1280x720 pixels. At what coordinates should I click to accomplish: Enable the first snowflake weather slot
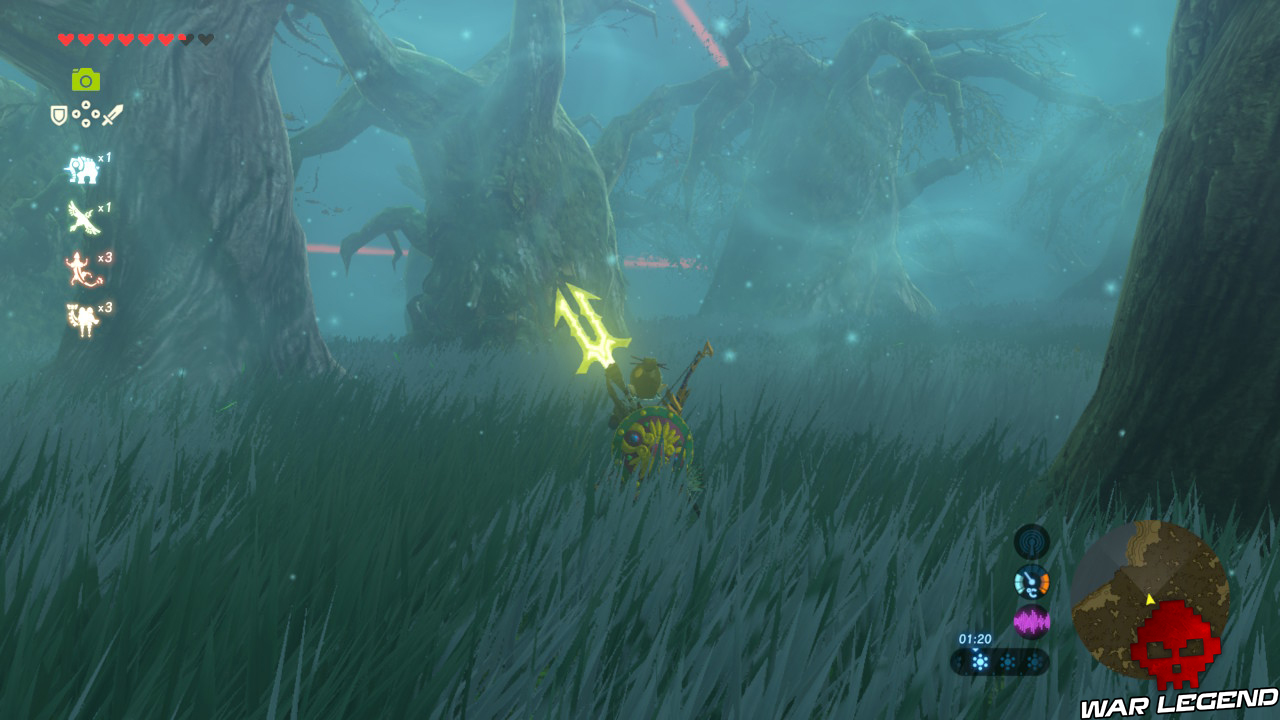click(979, 662)
